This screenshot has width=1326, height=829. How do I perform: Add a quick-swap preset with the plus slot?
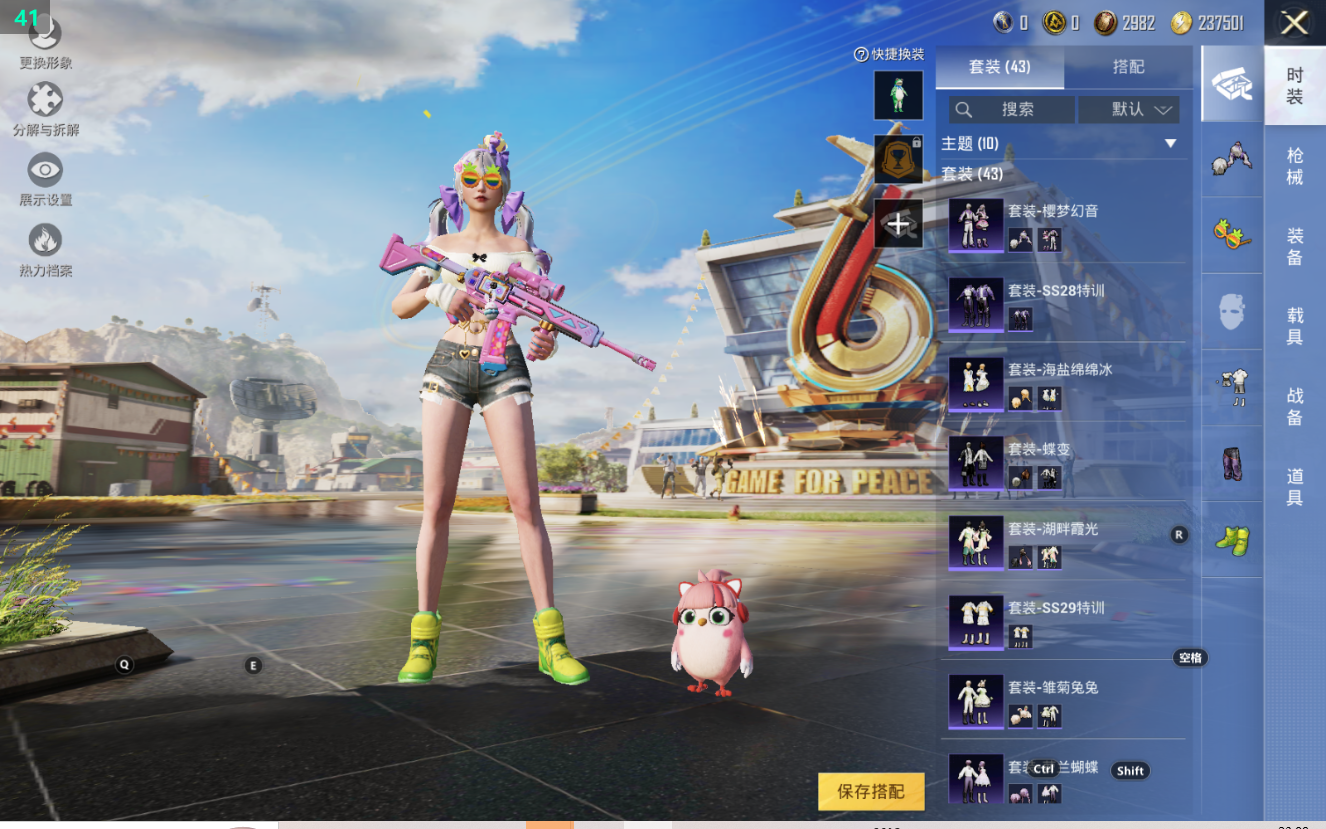coord(898,224)
